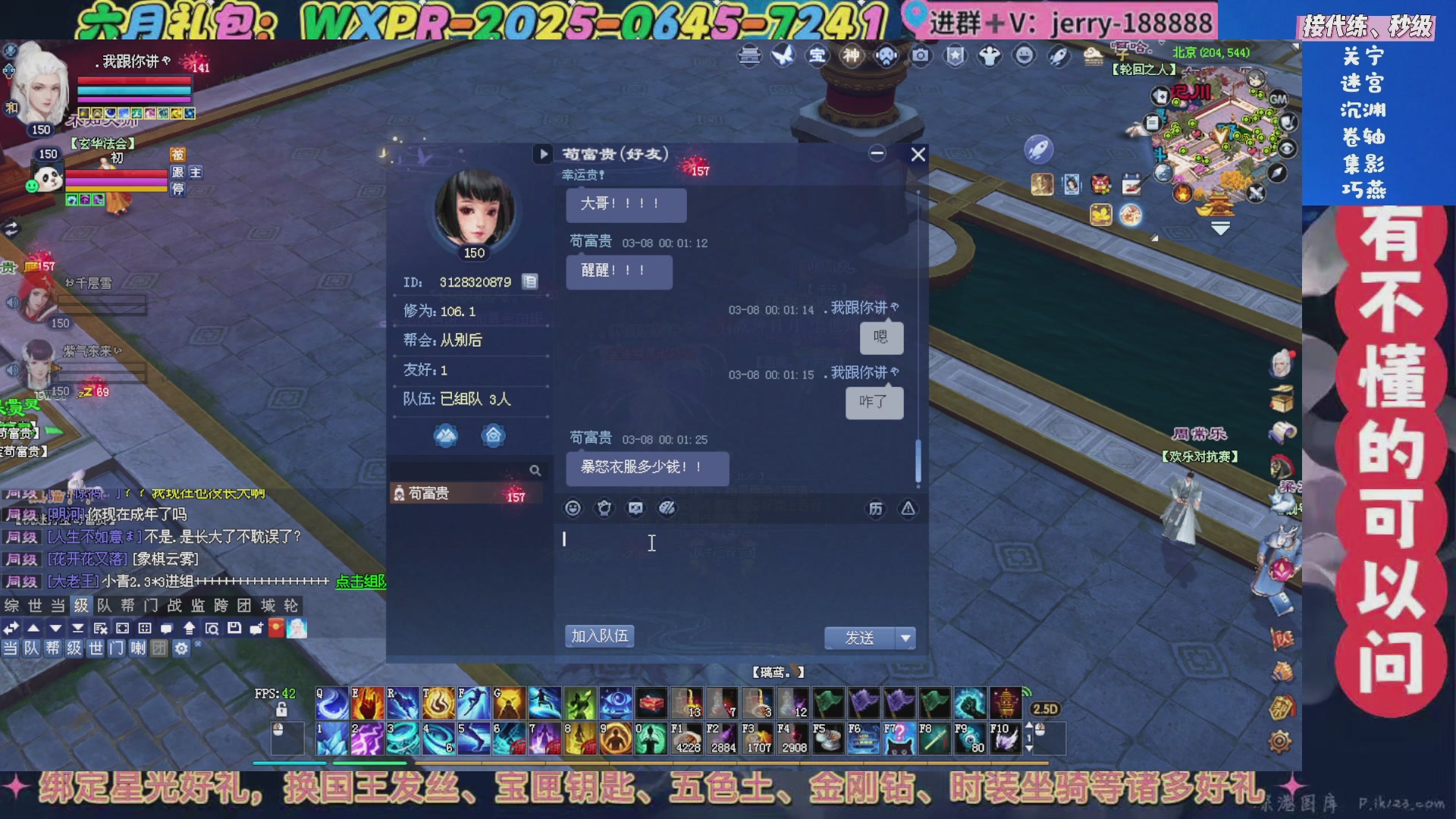Click the red envelope icon in the chat toolbar

[x=276, y=629]
